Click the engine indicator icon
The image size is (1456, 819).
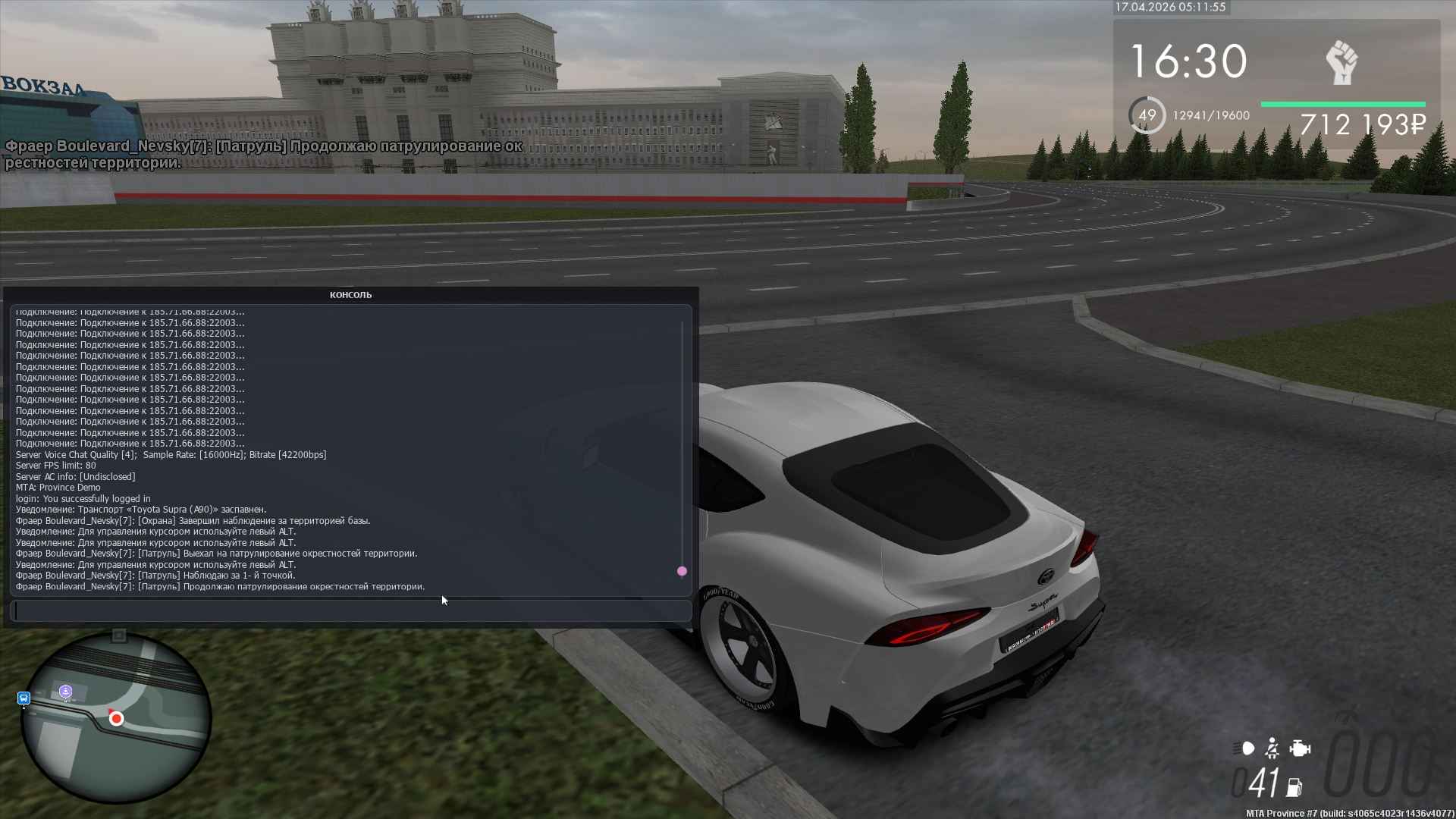(1300, 748)
